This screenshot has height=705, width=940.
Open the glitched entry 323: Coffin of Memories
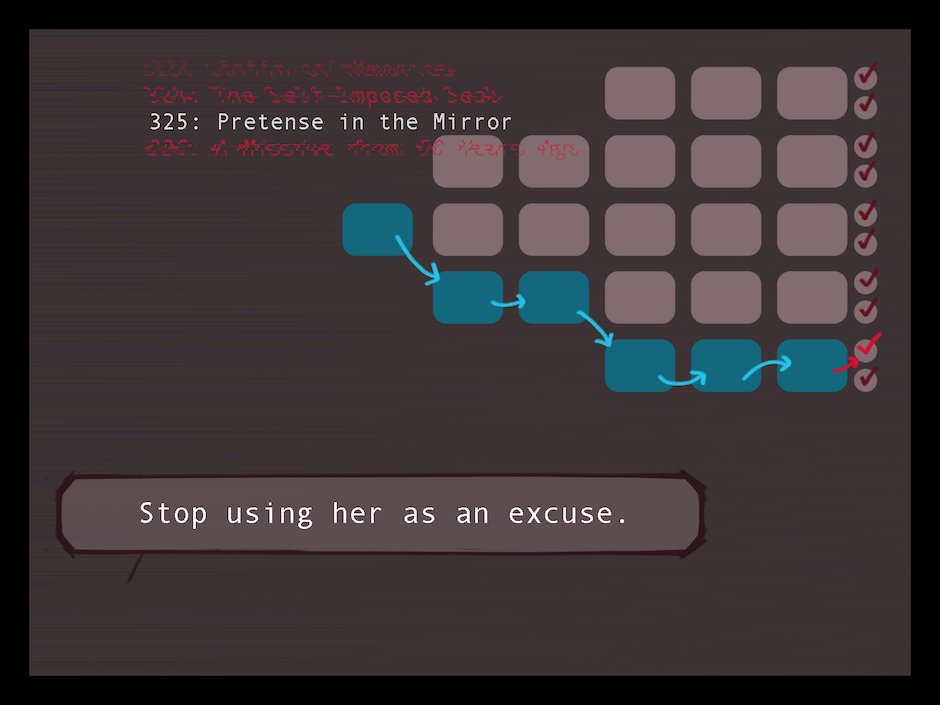[x=299, y=70]
